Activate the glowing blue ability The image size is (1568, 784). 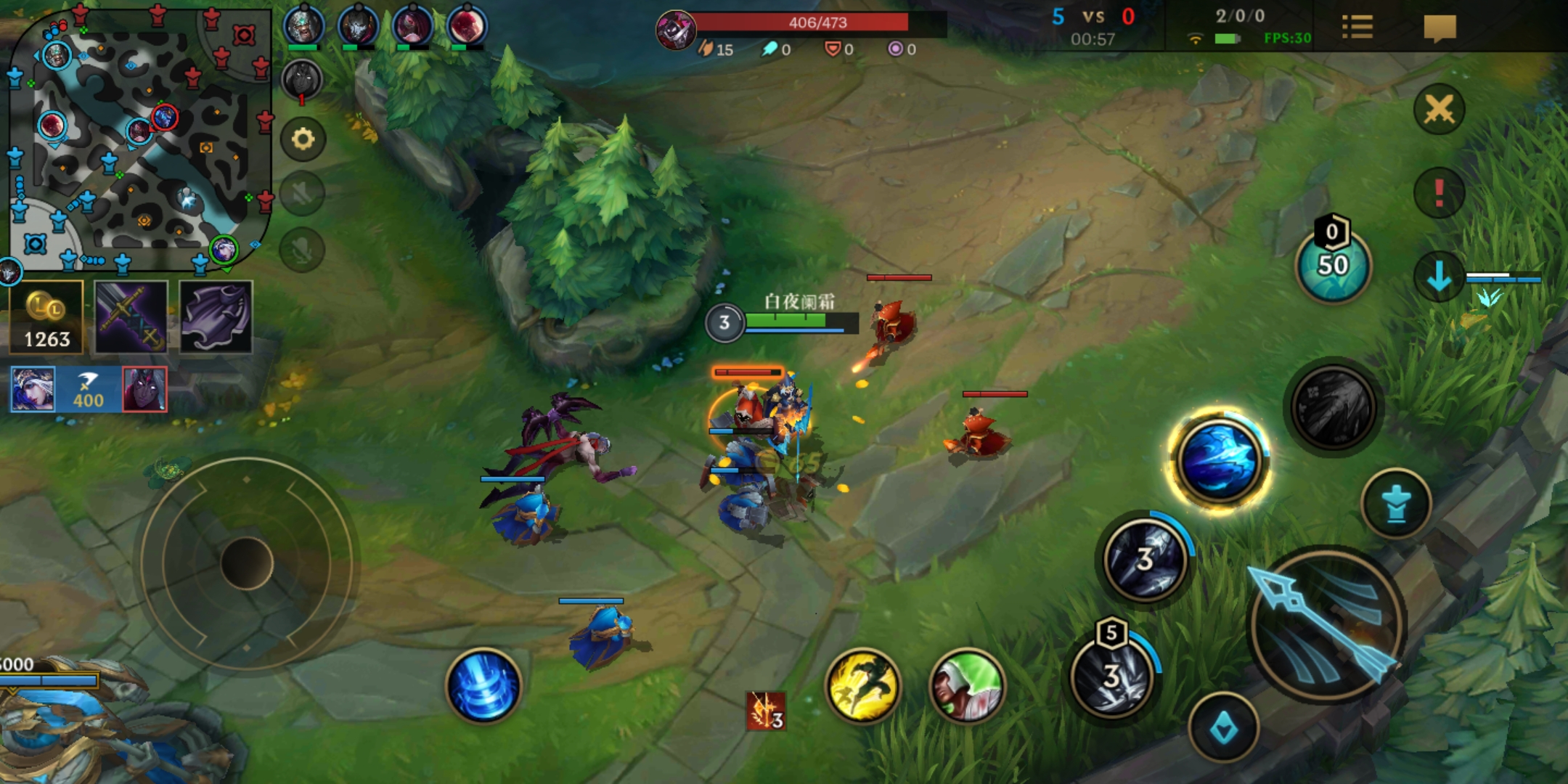[1219, 460]
